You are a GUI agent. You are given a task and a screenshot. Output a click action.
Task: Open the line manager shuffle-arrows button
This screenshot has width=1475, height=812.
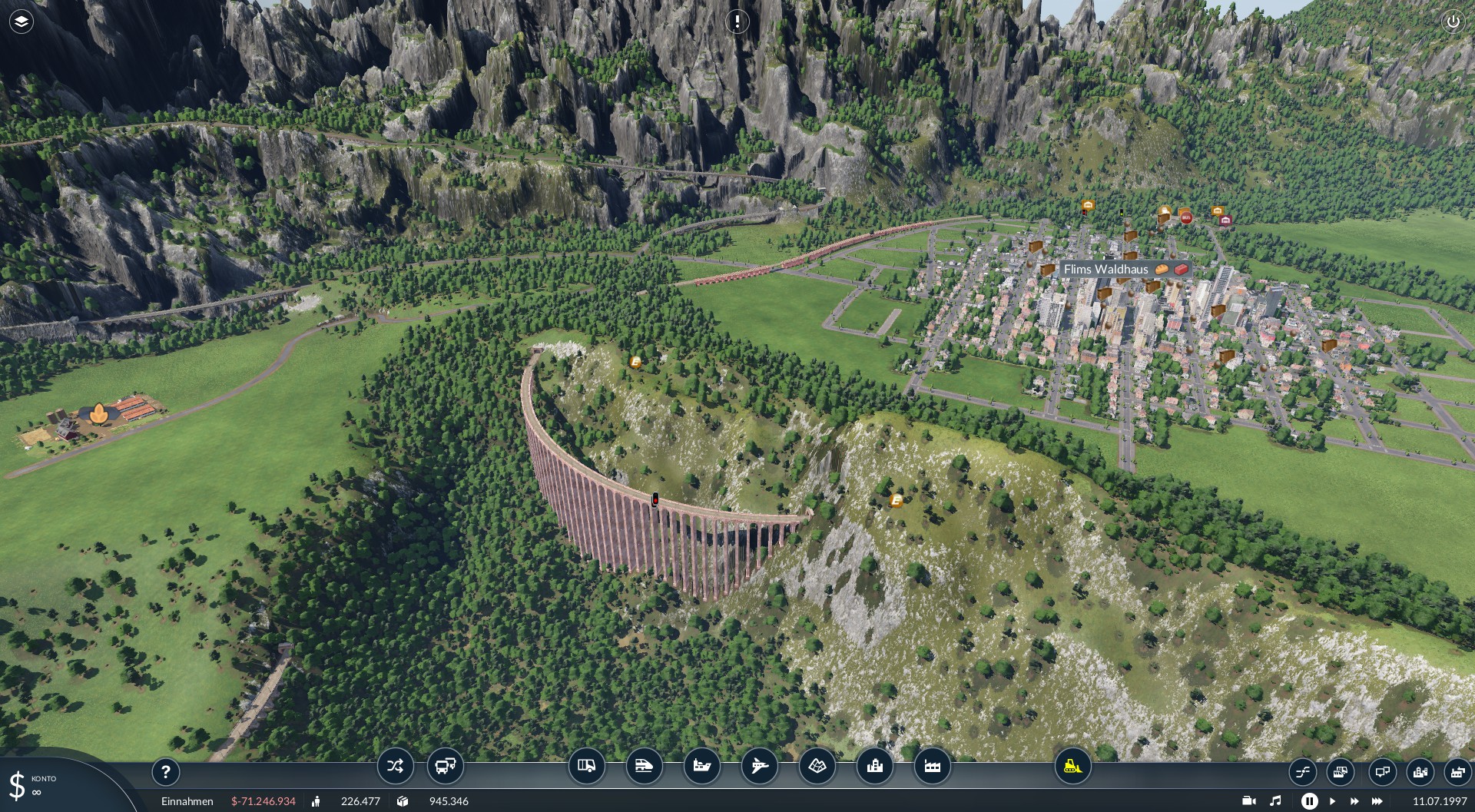point(396,766)
